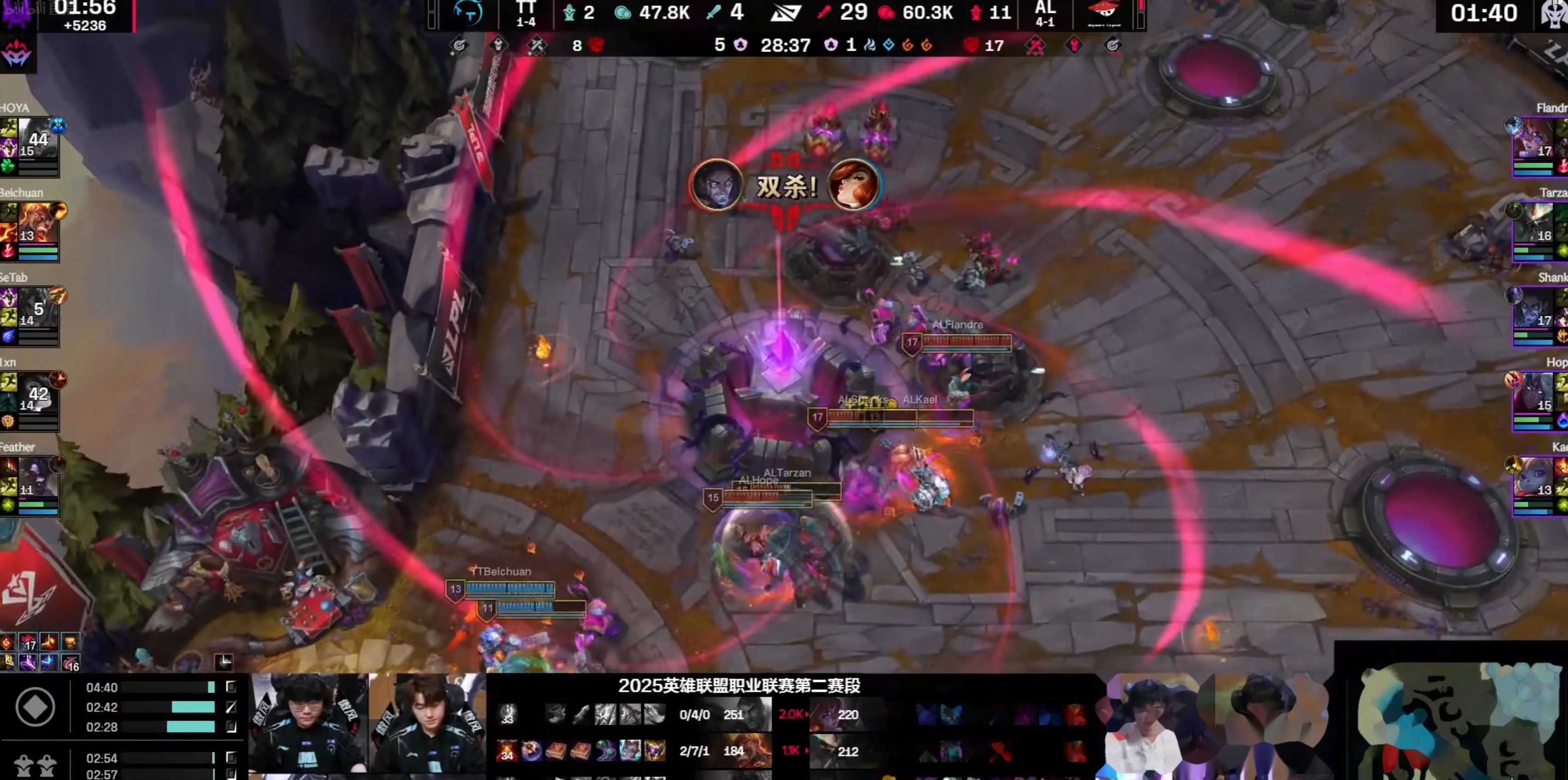This screenshot has height=780, width=1568.
Task: Toggle the diamond objective indicator above timer list
Action: click(36, 708)
